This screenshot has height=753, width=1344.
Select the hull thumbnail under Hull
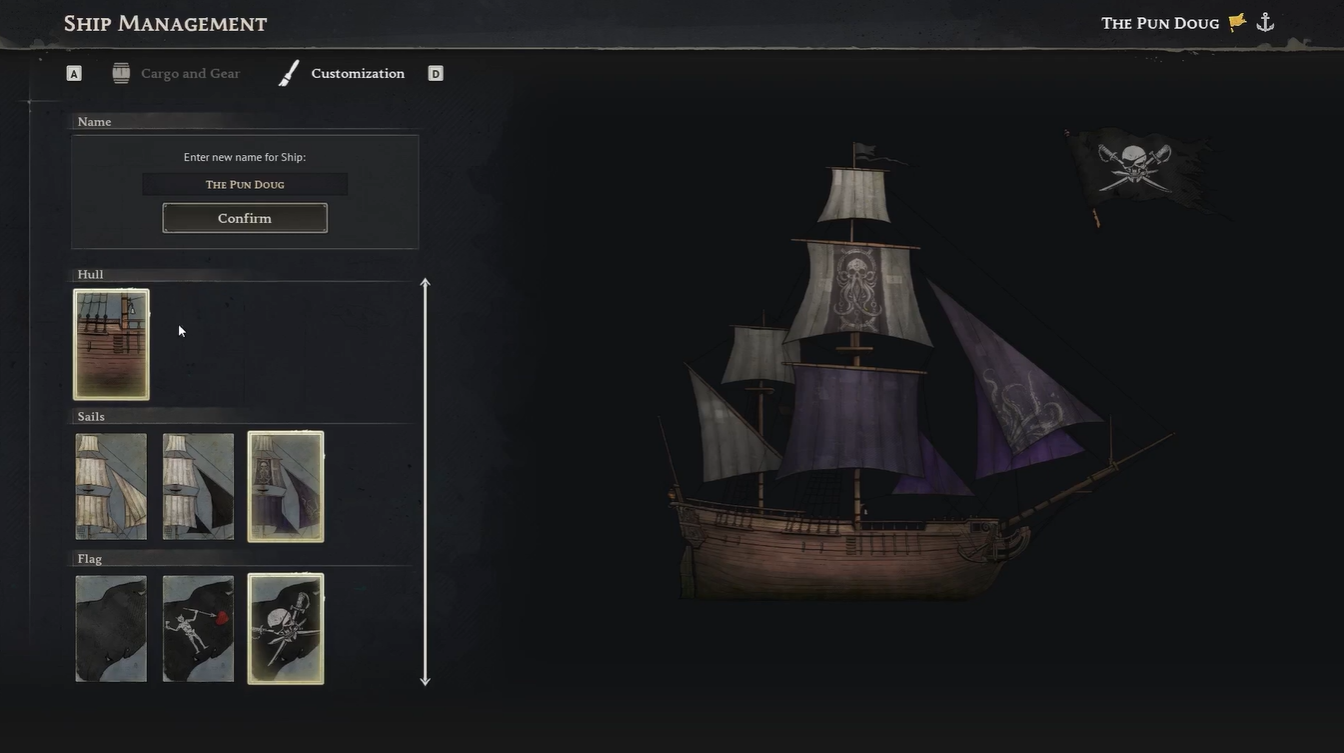pos(110,343)
